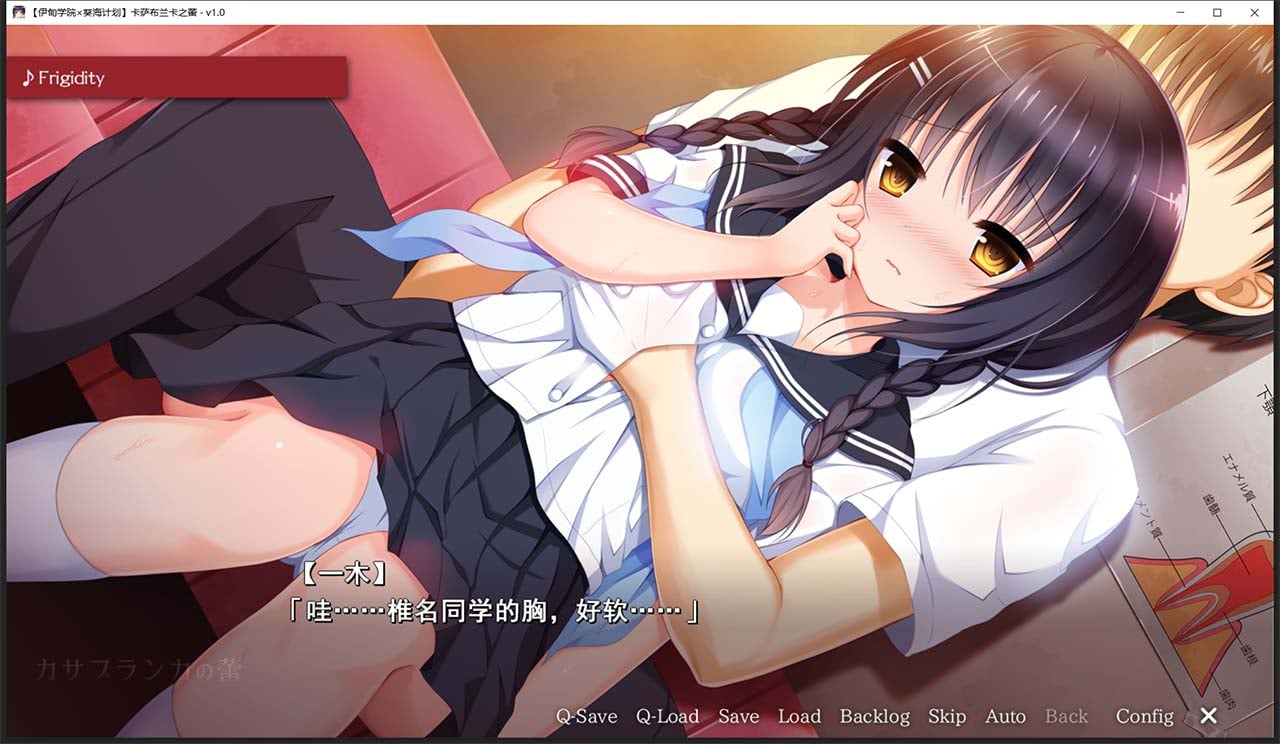
Task: Open the Load screen
Action: tap(800, 716)
